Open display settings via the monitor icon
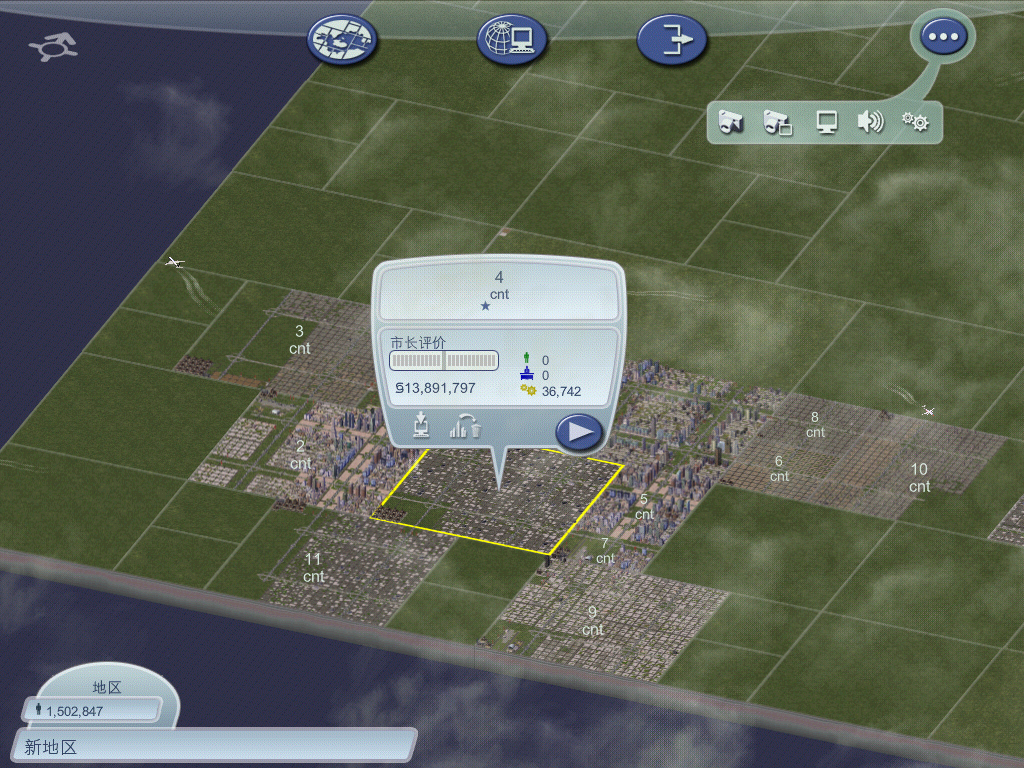 point(826,123)
